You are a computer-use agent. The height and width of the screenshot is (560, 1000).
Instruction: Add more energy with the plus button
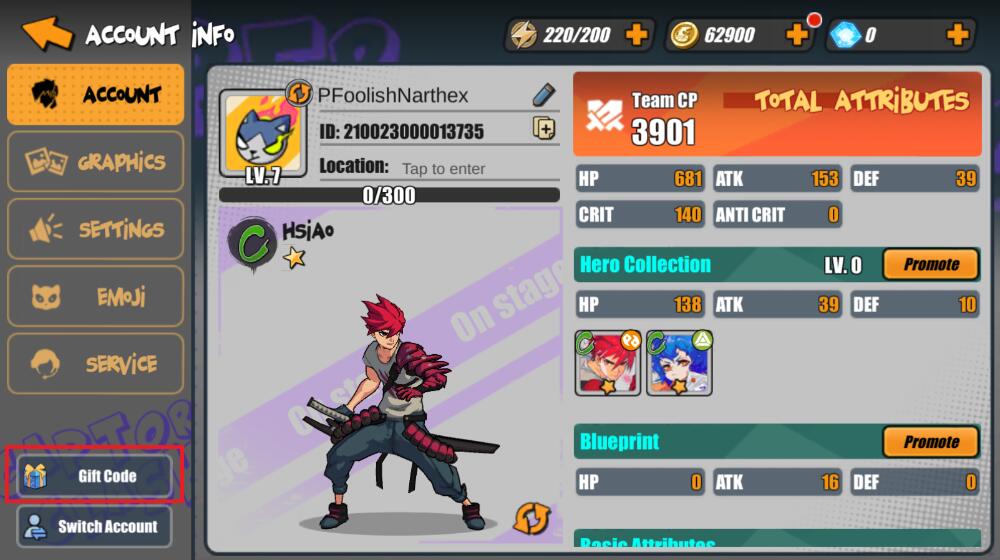coord(636,36)
